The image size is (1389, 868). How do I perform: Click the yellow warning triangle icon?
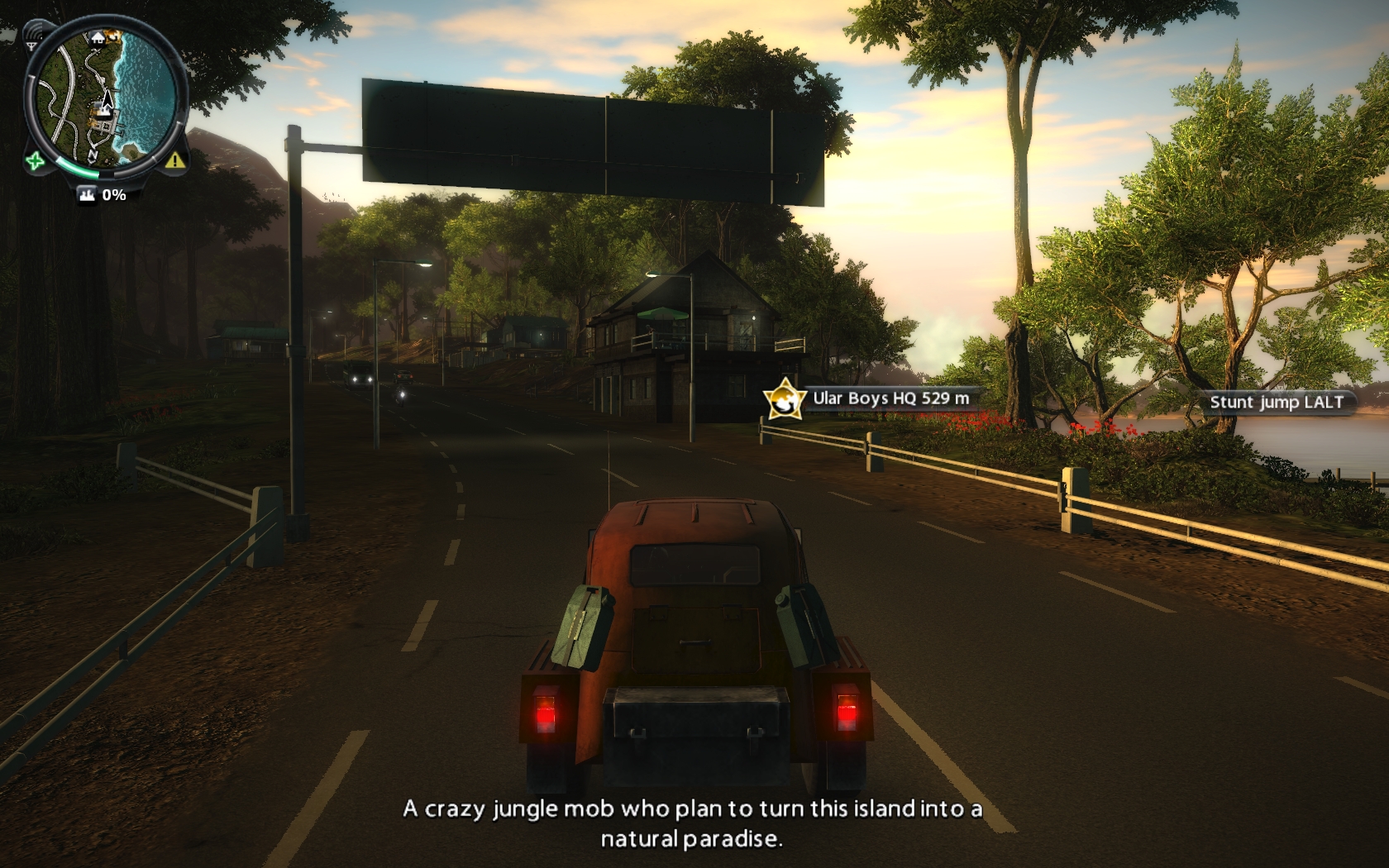174,160
